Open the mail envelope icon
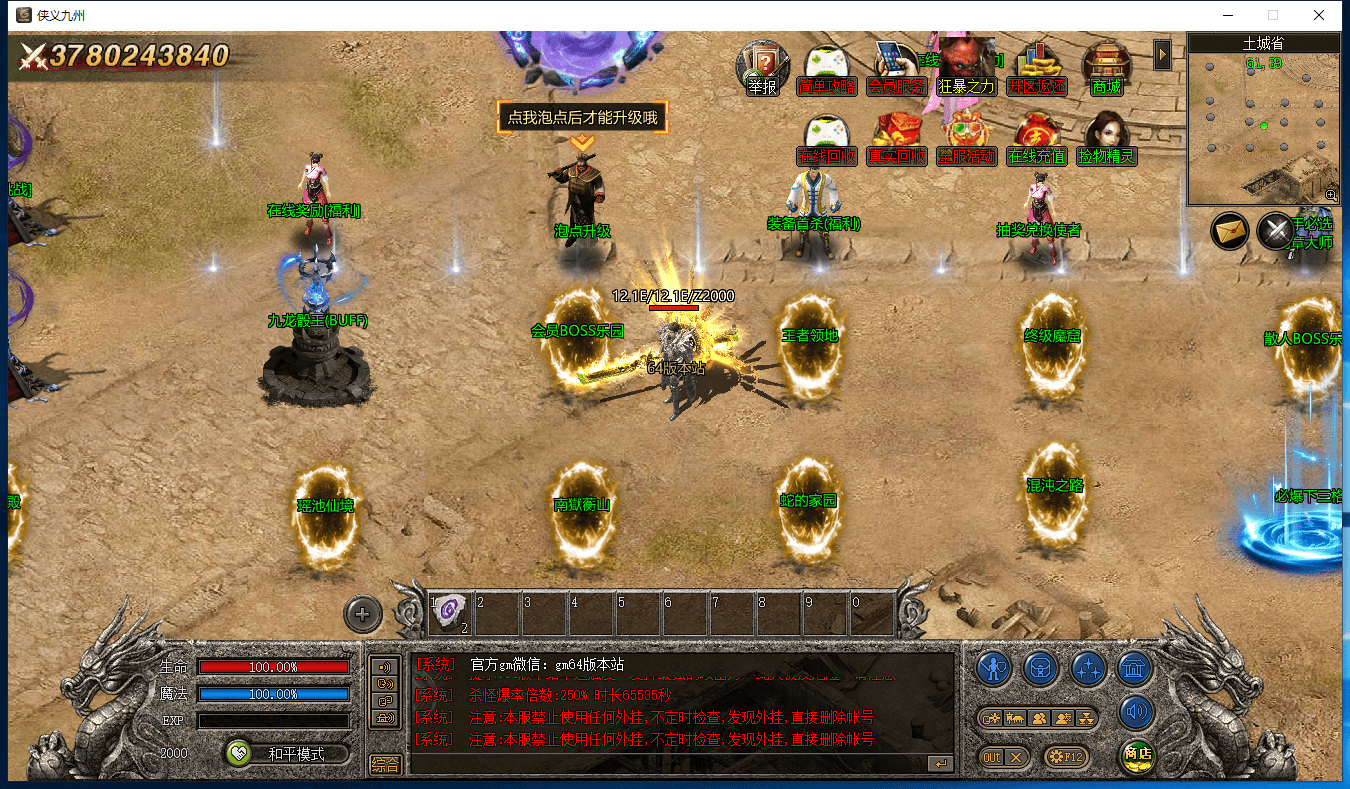 pos(1230,231)
